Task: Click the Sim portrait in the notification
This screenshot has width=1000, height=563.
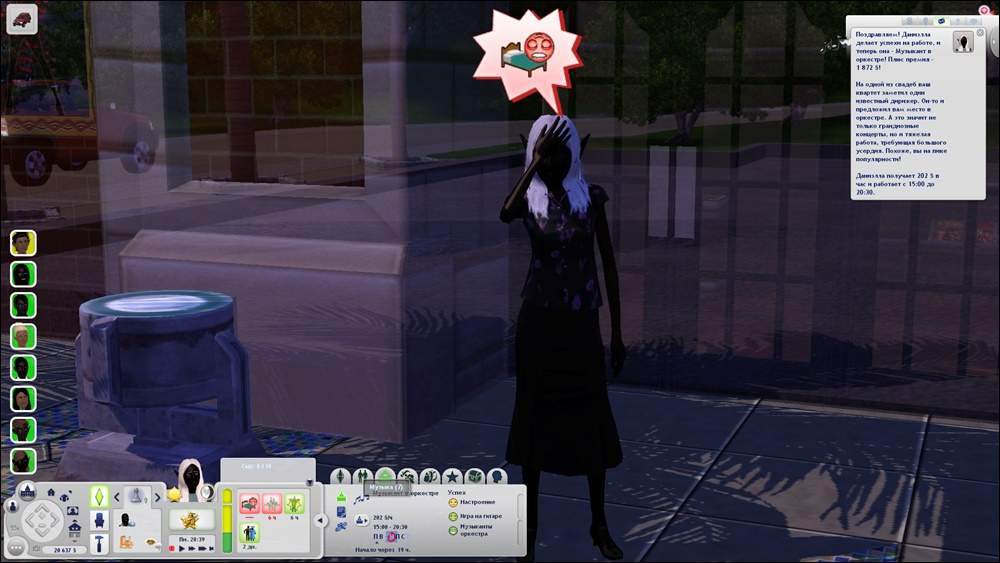Action: 964,42
